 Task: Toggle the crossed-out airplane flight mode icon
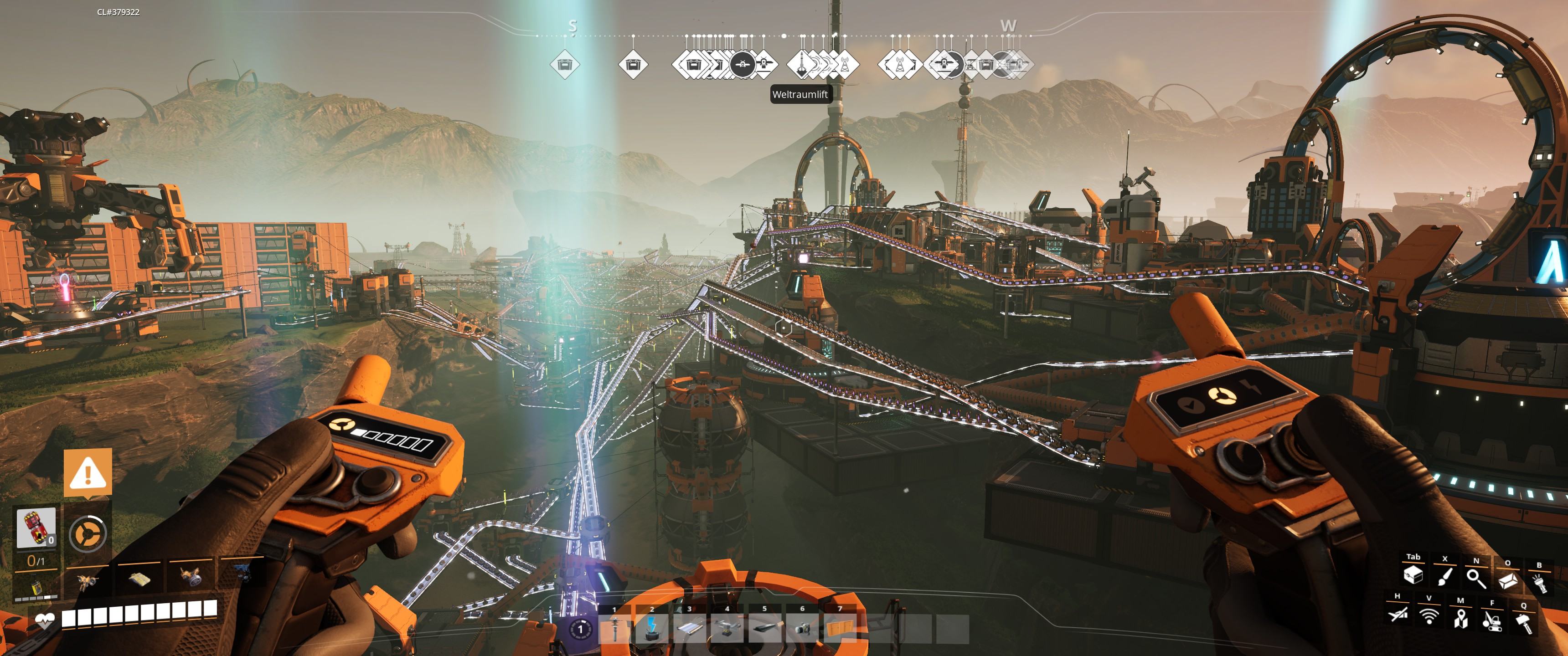(x=1398, y=613)
